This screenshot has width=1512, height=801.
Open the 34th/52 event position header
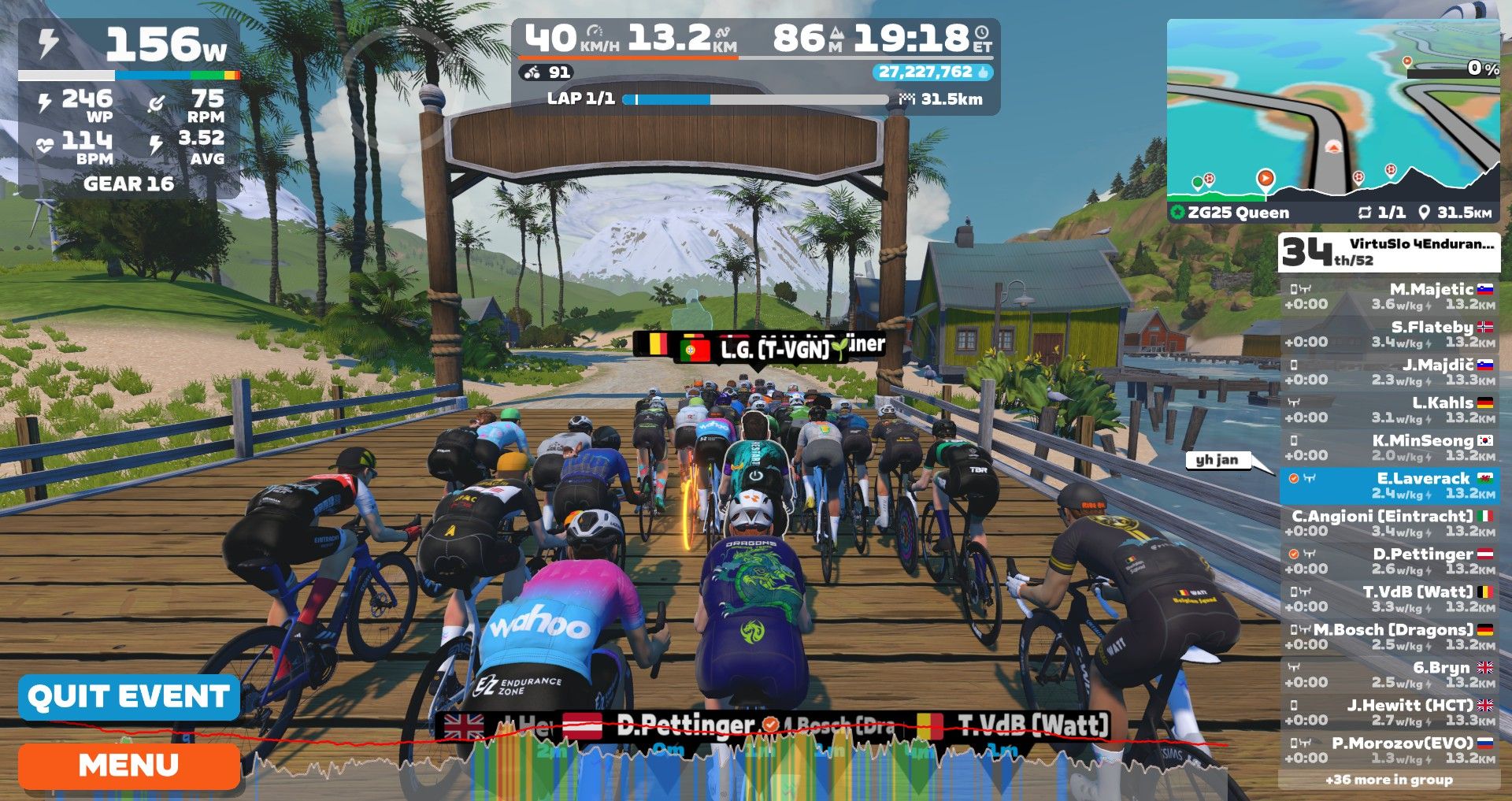(1389, 252)
